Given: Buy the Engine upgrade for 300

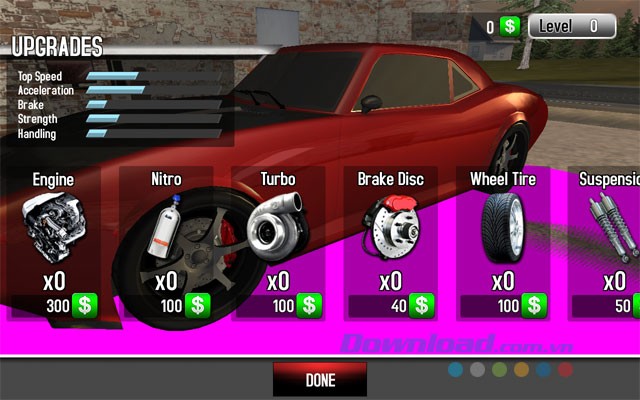Looking at the screenshot, I should coord(85,305).
